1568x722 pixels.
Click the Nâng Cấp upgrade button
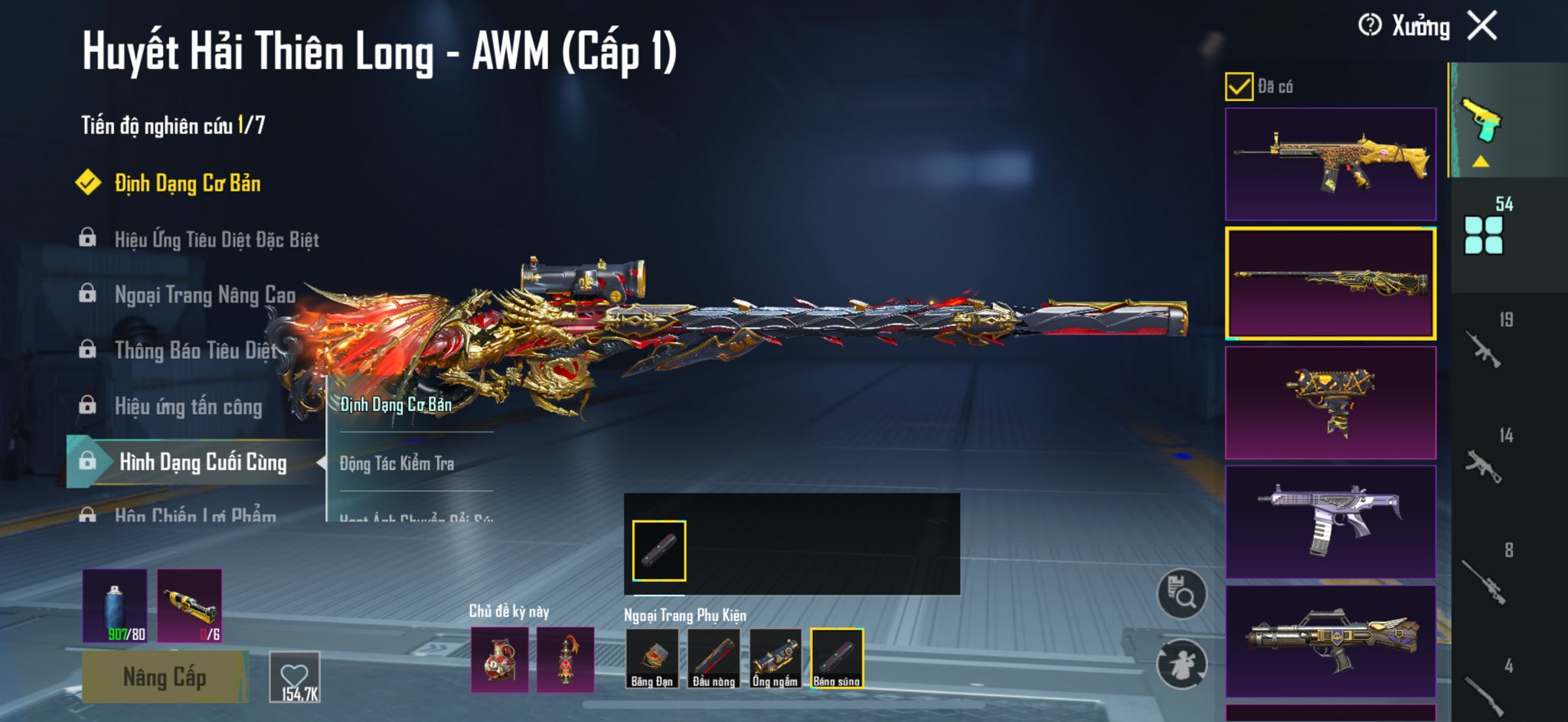coord(165,678)
